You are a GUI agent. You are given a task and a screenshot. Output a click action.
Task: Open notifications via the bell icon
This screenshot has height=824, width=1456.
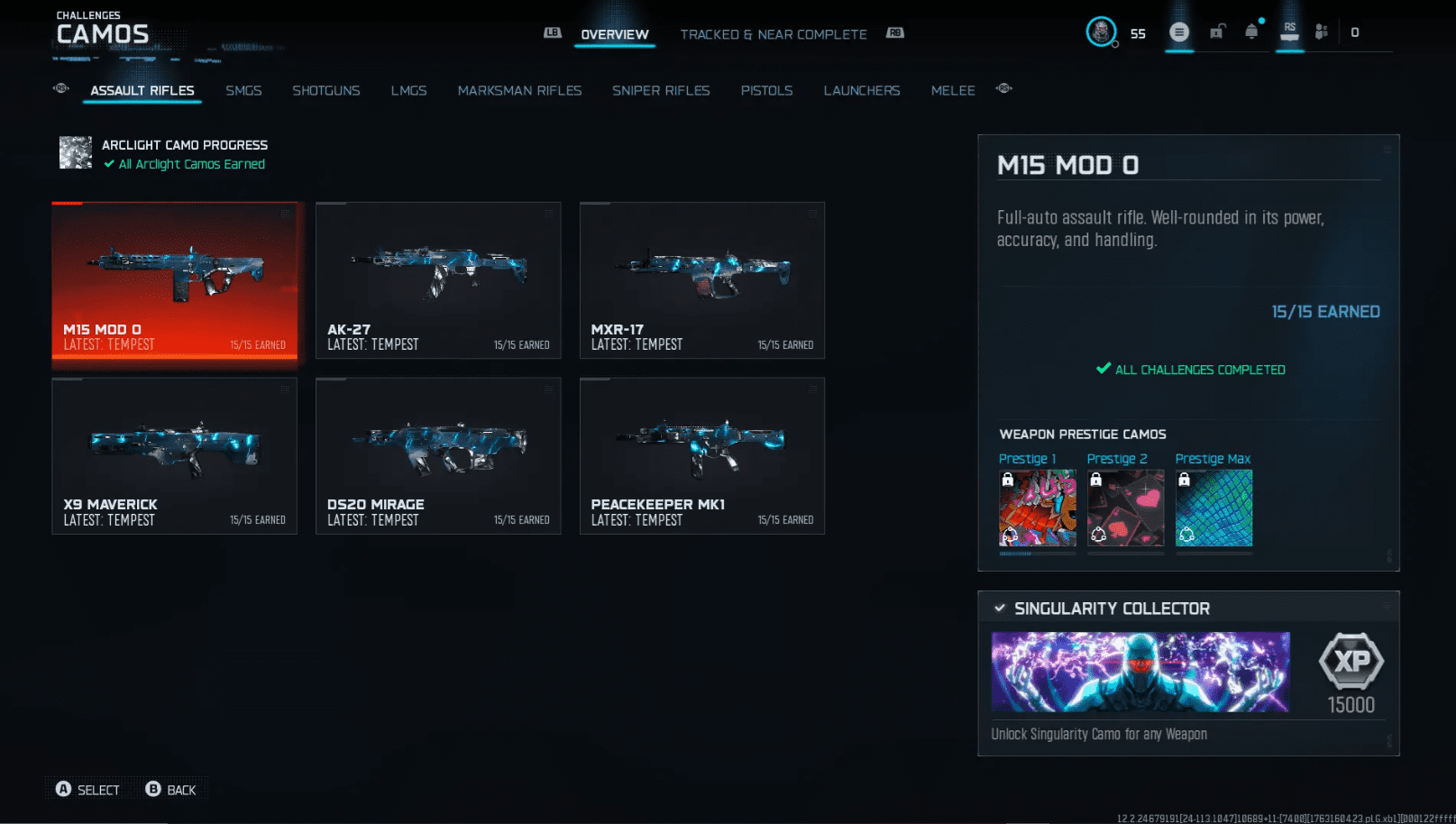[1252, 31]
